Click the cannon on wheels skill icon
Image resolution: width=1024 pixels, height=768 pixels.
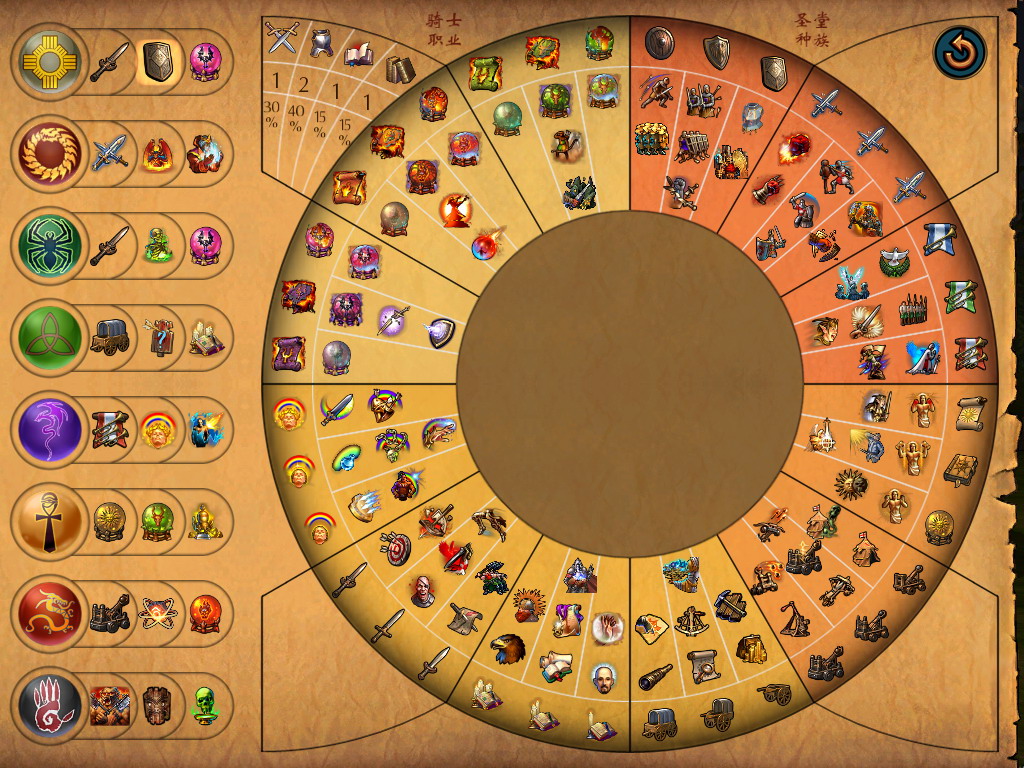tap(774, 693)
